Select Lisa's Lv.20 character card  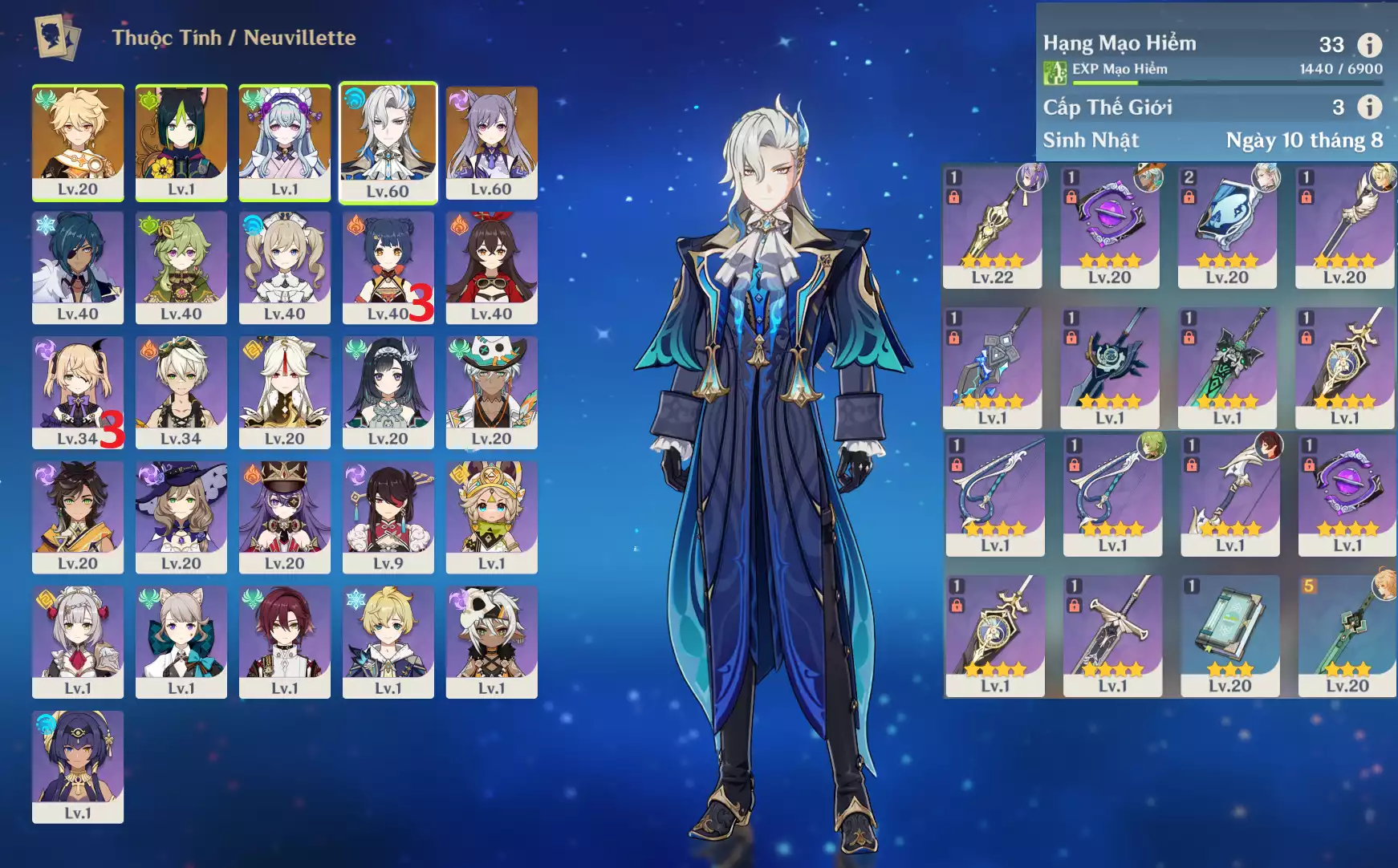[181, 517]
